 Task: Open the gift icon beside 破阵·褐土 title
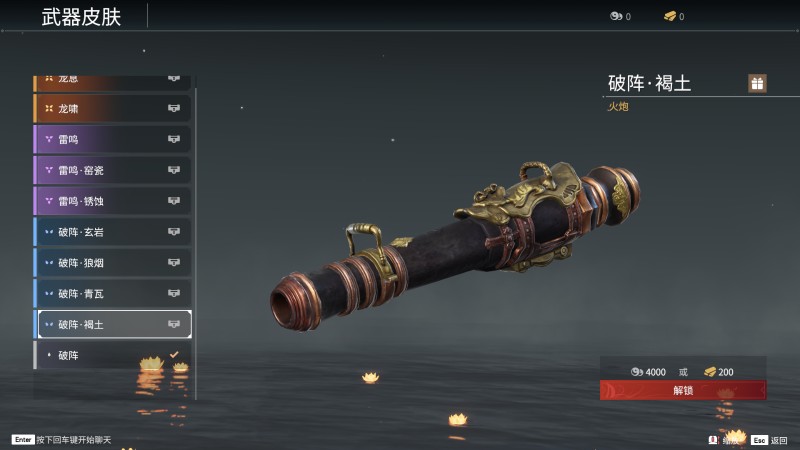tap(757, 84)
